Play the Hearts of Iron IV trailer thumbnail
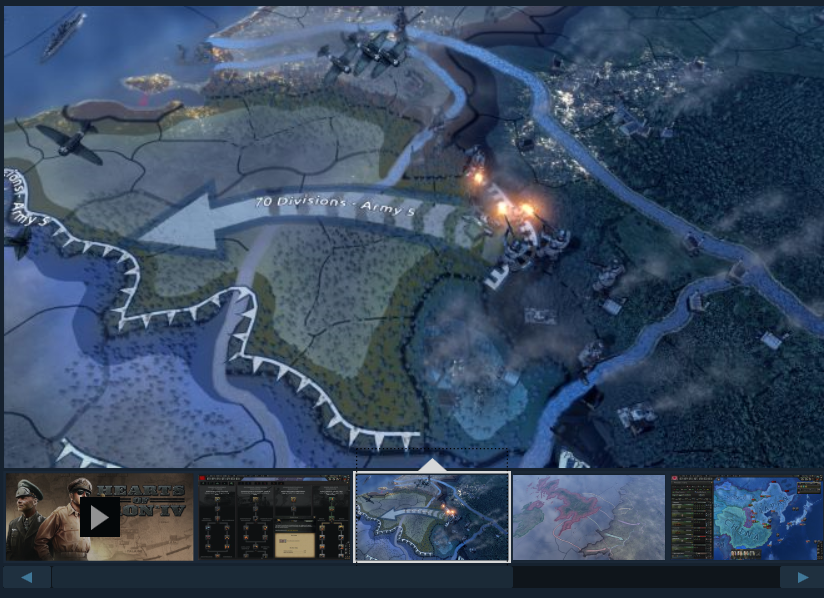Screen dimensions: 824x598 click(x=99, y=517)
